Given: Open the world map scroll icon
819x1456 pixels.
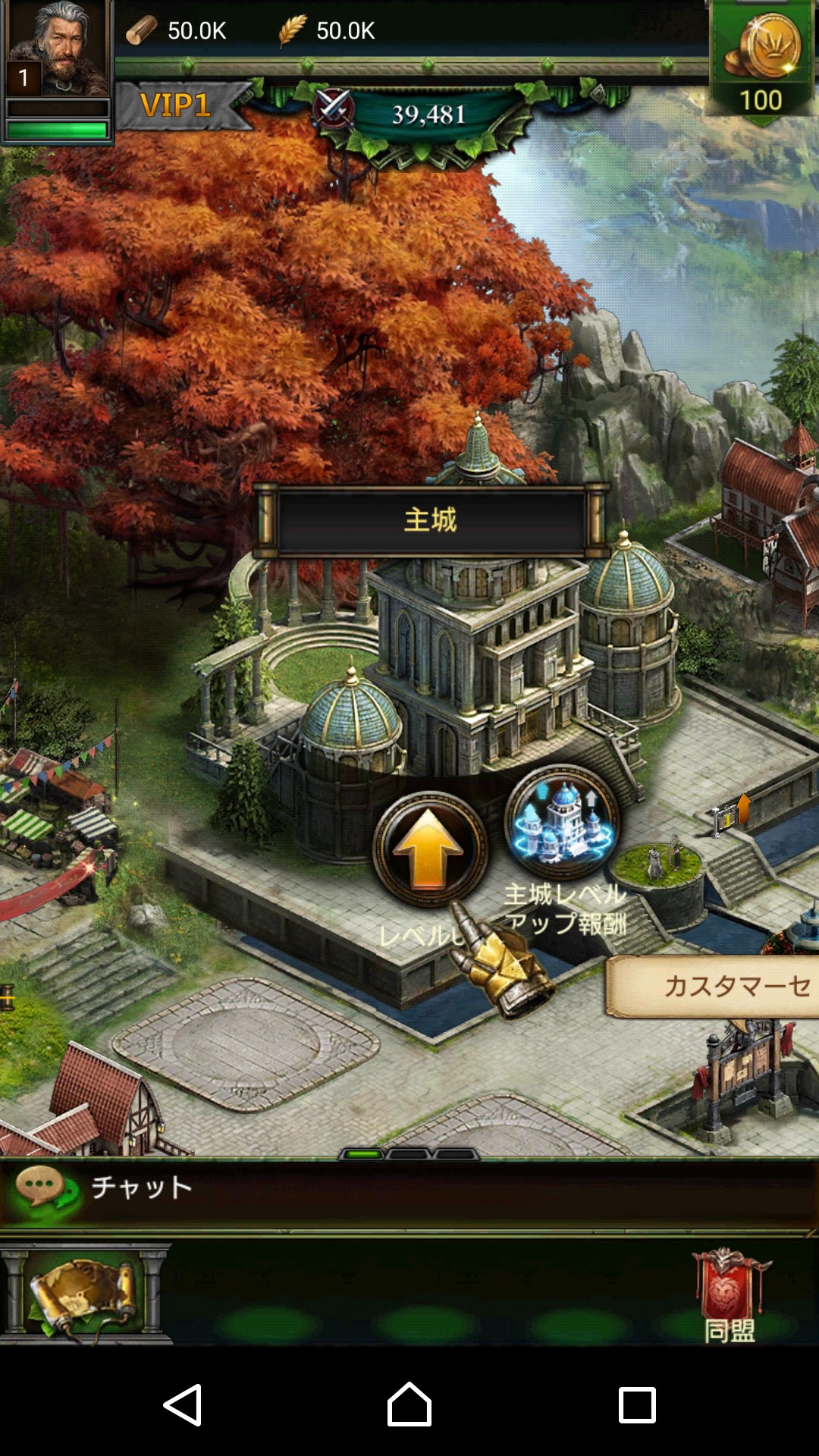Looking at the screenshot, I should (x=85, y=1293).
